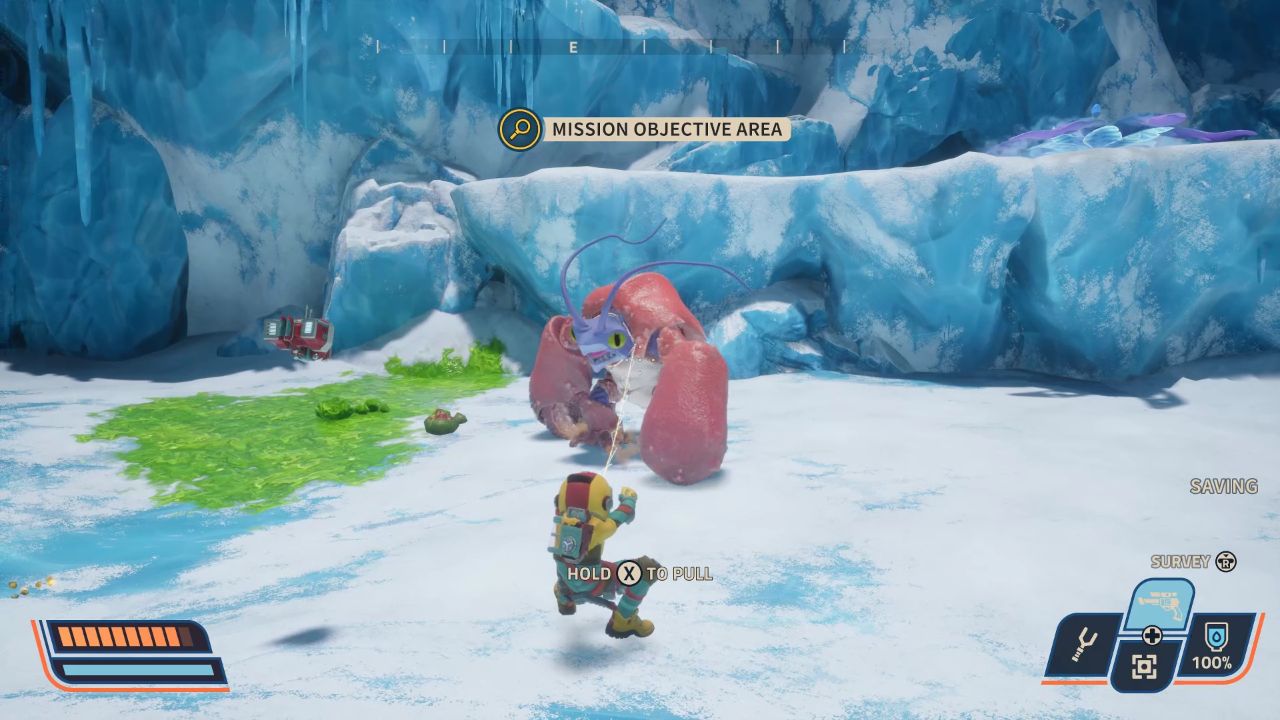Choose the highlighted blaster gun slot

pos(1159,604)
